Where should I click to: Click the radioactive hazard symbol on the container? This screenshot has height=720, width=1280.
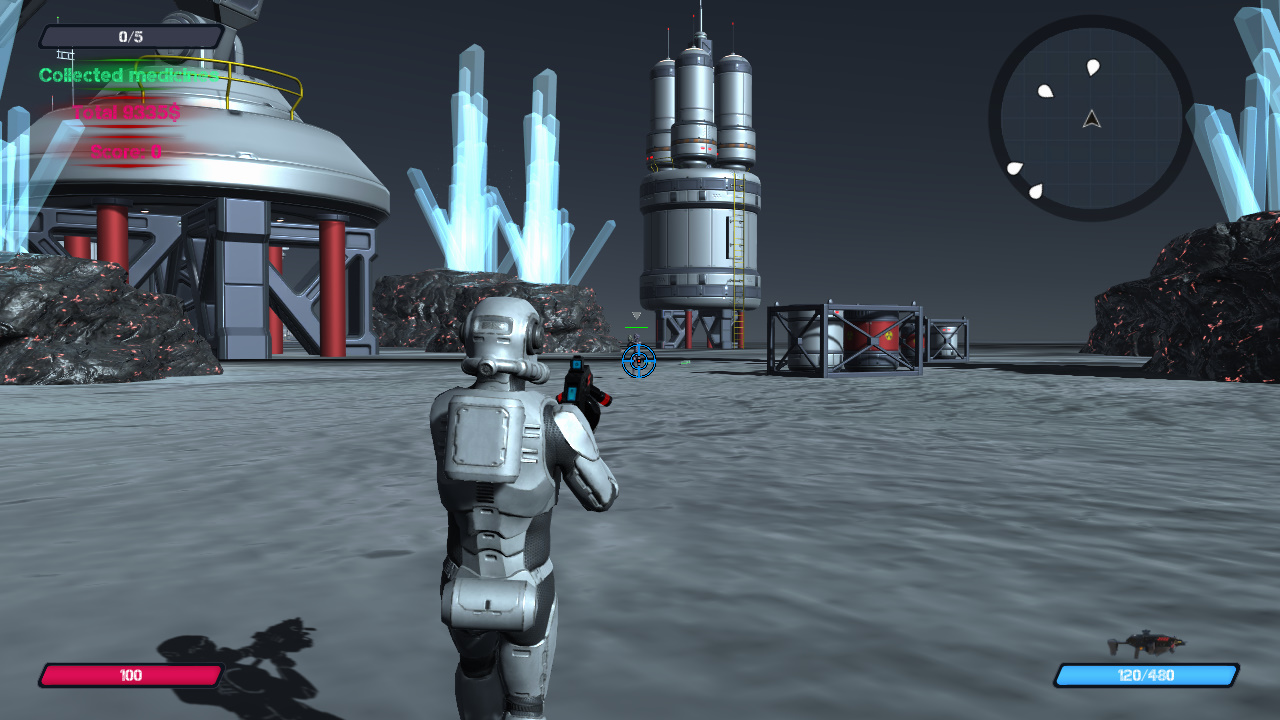pyautogui.click(x=889, y=335)
